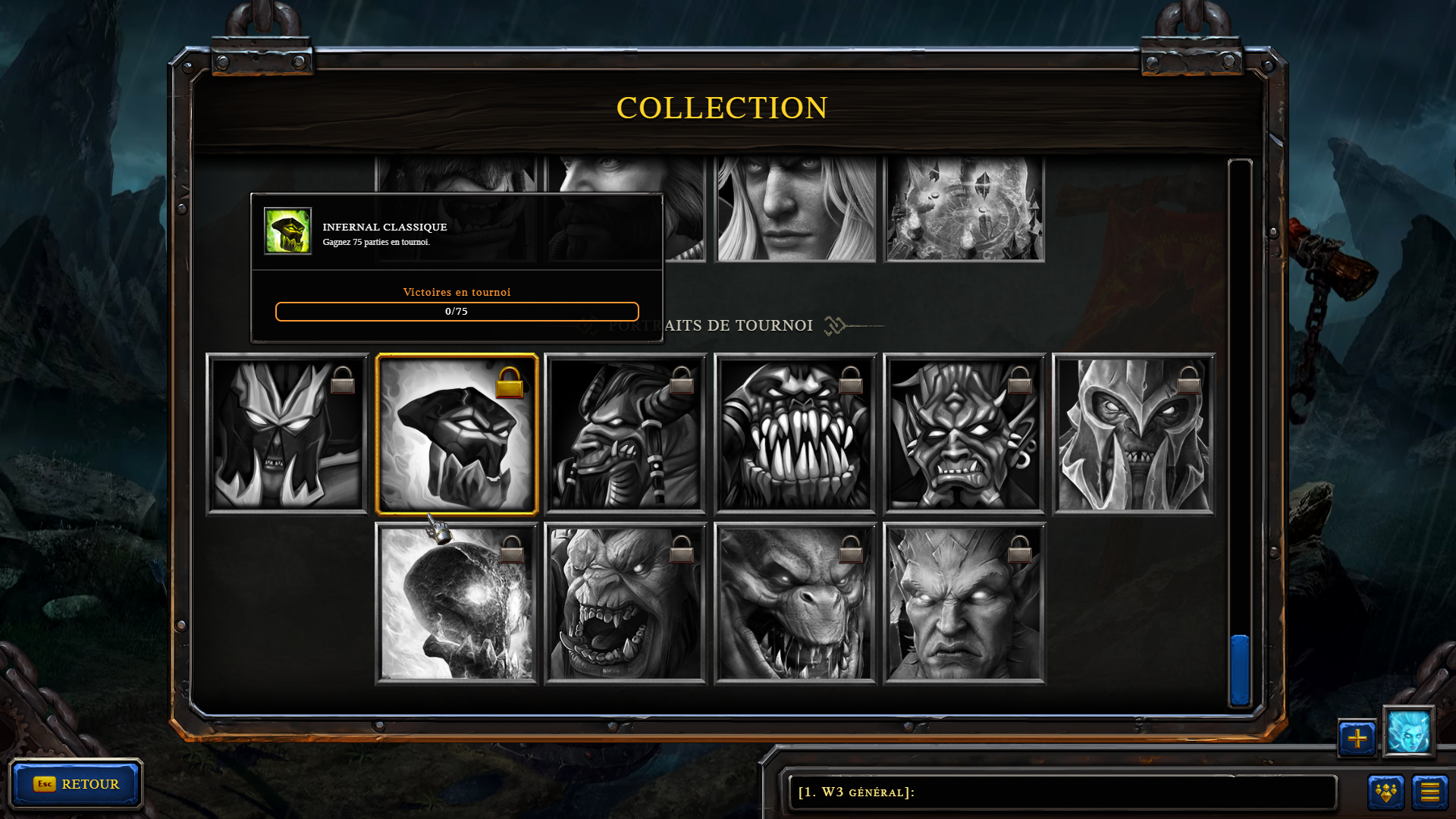This screenshot has height=819, width=1456.
Task: Open the blue-faced player profile avatar
Action: click(1408, 732)
